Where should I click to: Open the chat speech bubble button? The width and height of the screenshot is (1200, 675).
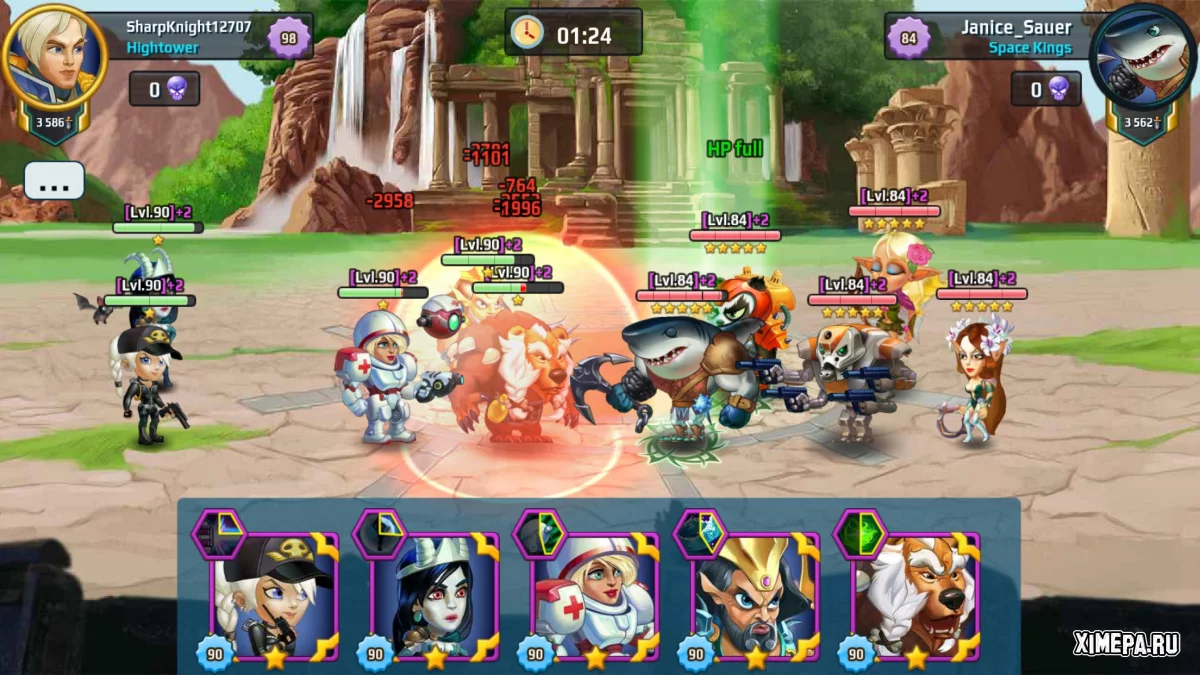point(54,180)
